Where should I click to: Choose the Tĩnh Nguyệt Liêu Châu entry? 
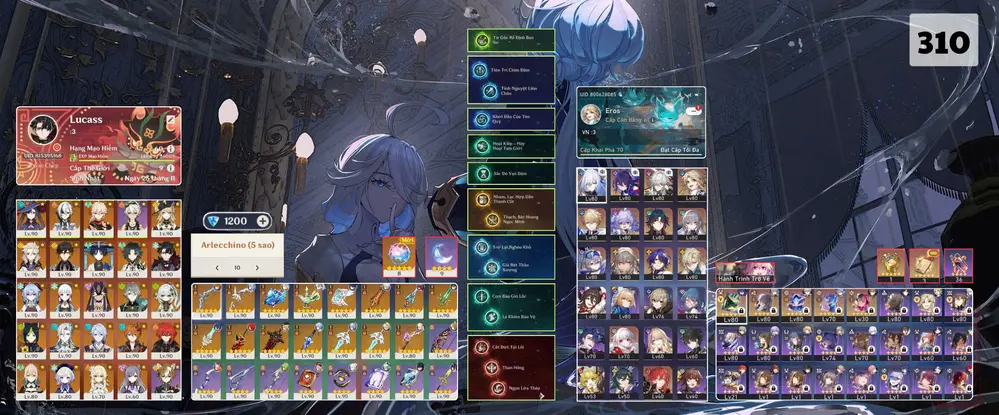(511, 90)
